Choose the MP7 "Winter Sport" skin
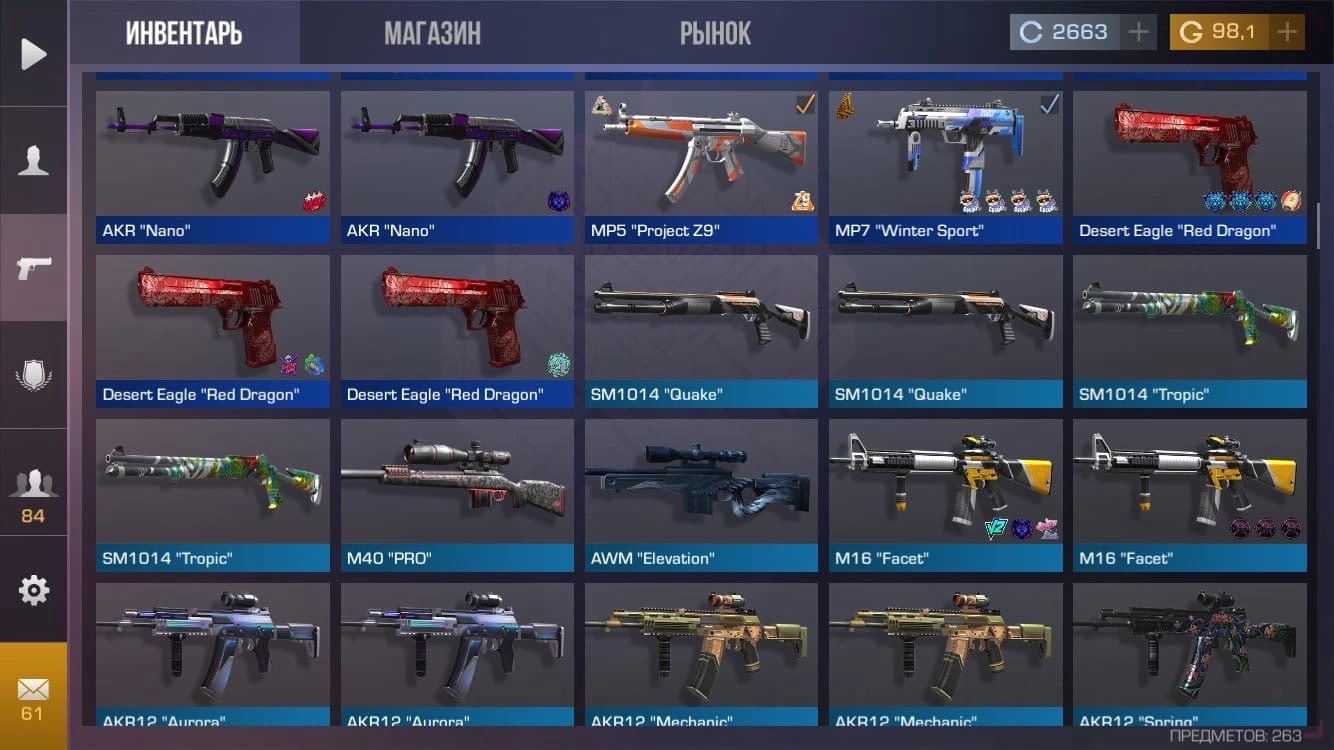Image resolution: width=1334 pixels, height=750 pixels. point(945,166)
